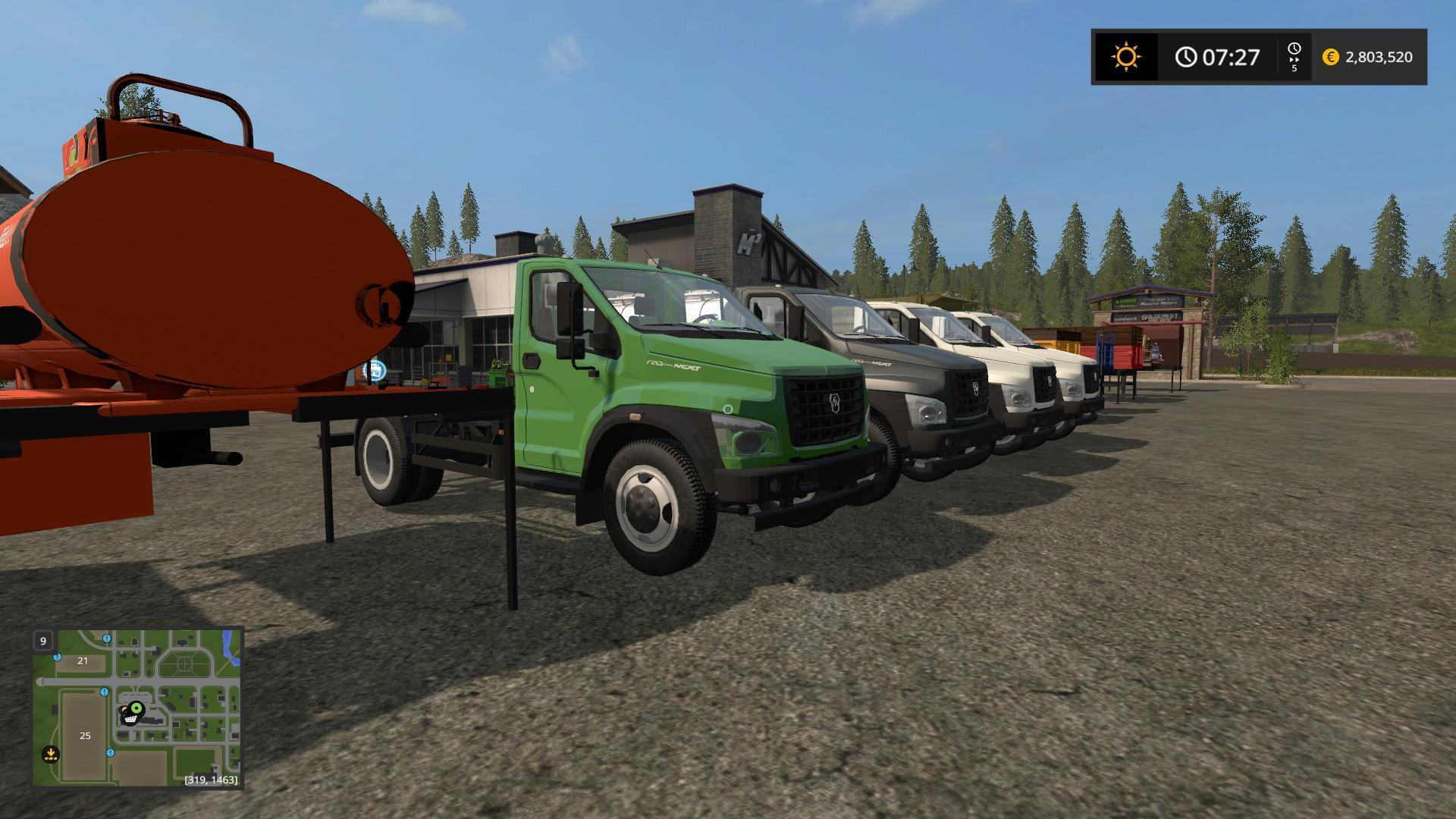Viewport: 1456px width, 819px height.
Task: Click the sunny weather icon
Action: (x=1125, y=57)
